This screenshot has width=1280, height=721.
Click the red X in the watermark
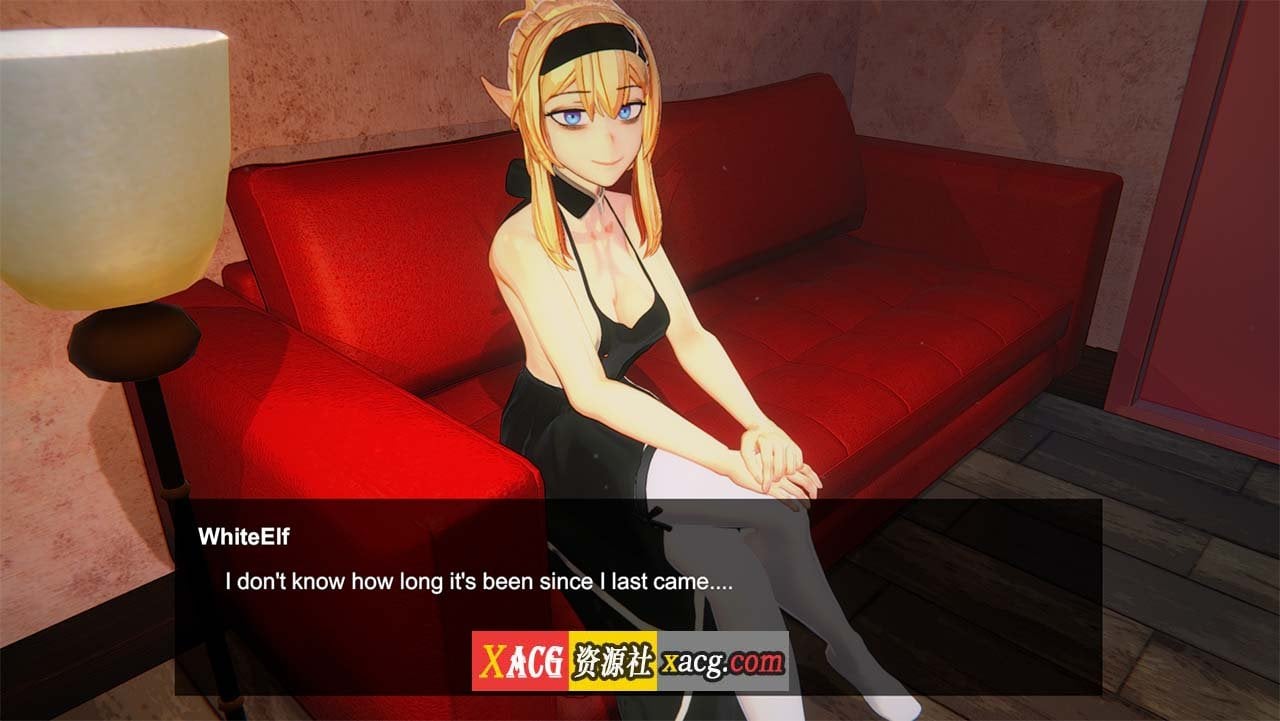click(x=492, y=661)
